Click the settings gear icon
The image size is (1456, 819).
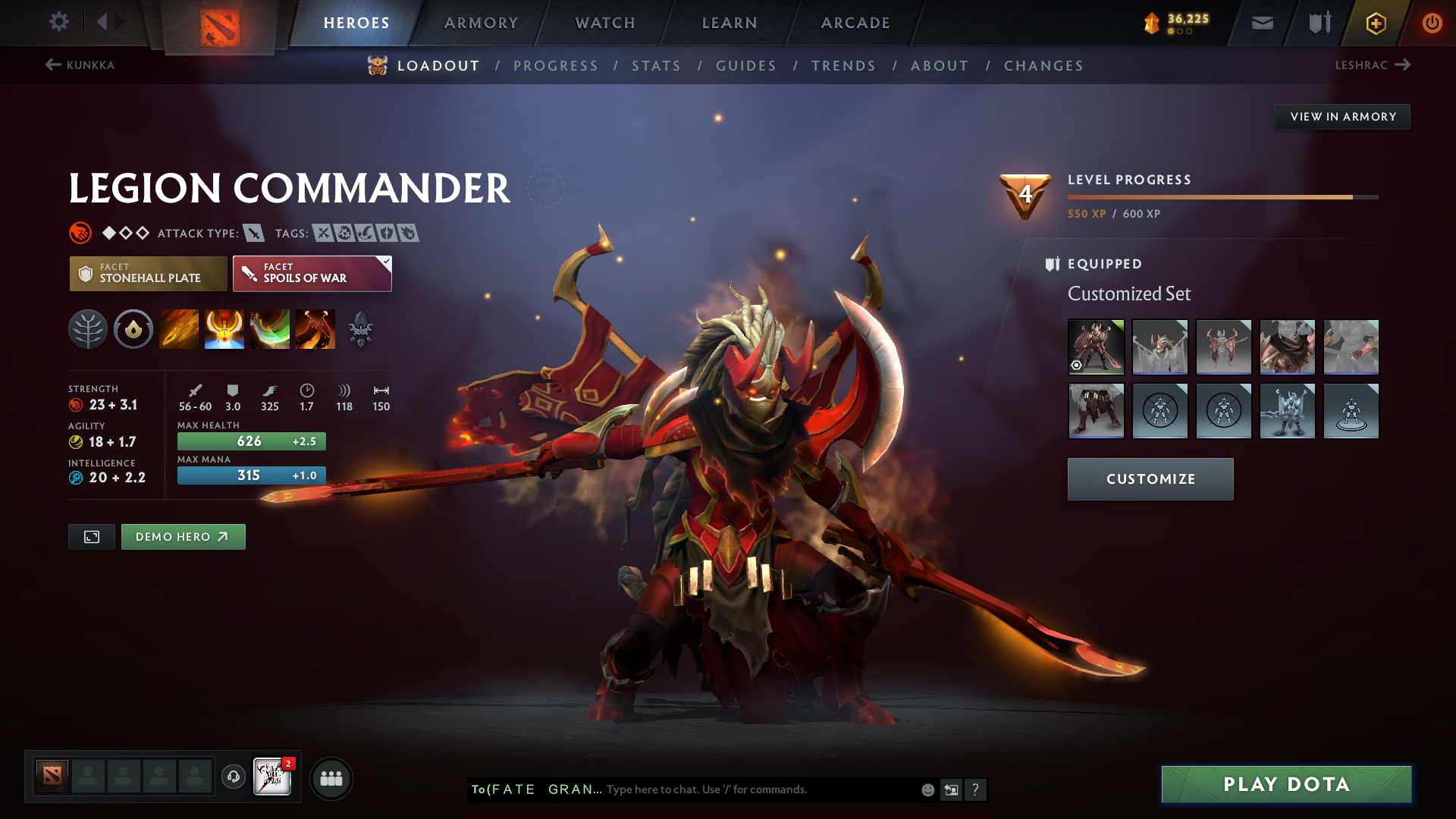(58, 22)
